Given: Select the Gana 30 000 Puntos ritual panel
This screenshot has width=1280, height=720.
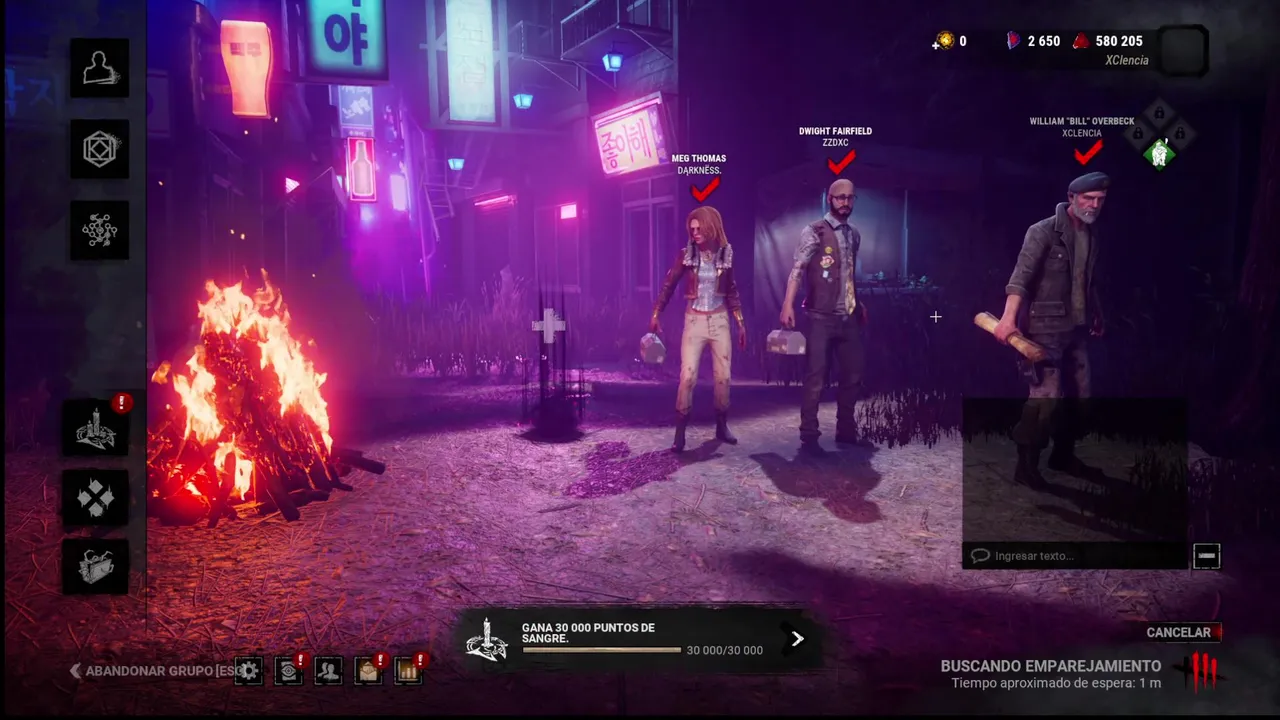Looking at the screenshot, I should (x=620, y=639).
